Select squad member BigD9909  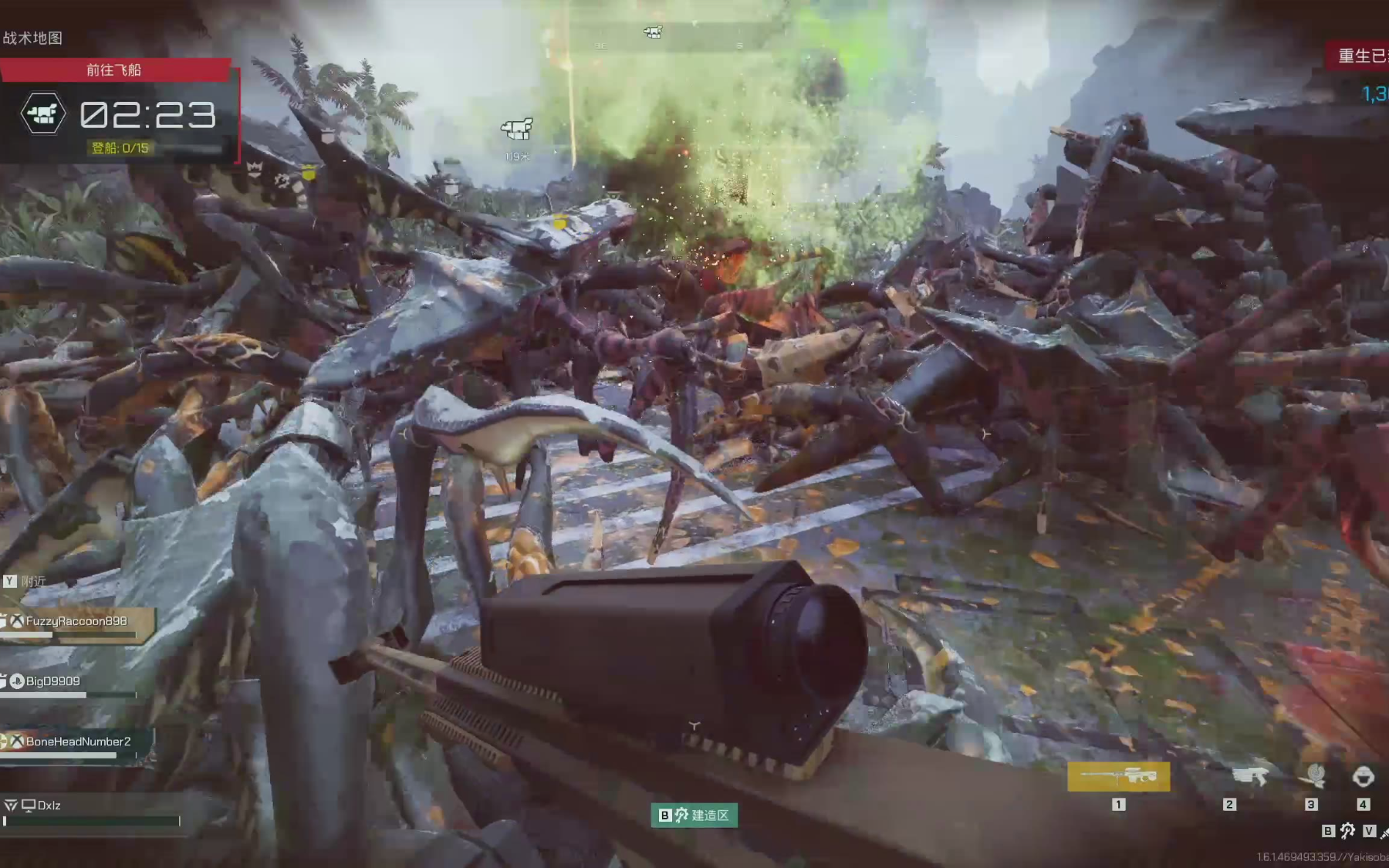[x=52, y=681]
